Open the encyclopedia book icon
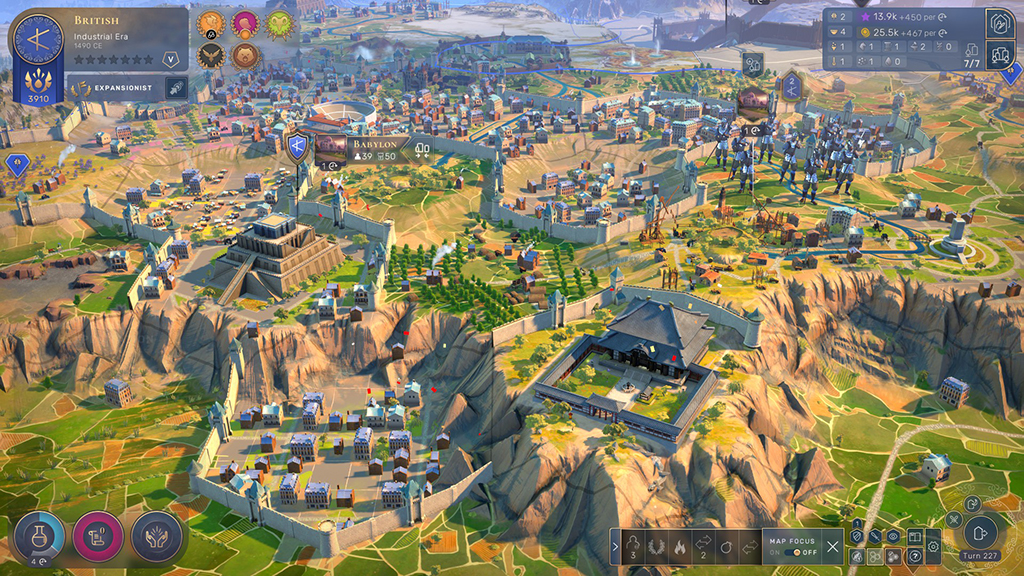This screenshot has height=576, width=1024. [x=914, y=537]
